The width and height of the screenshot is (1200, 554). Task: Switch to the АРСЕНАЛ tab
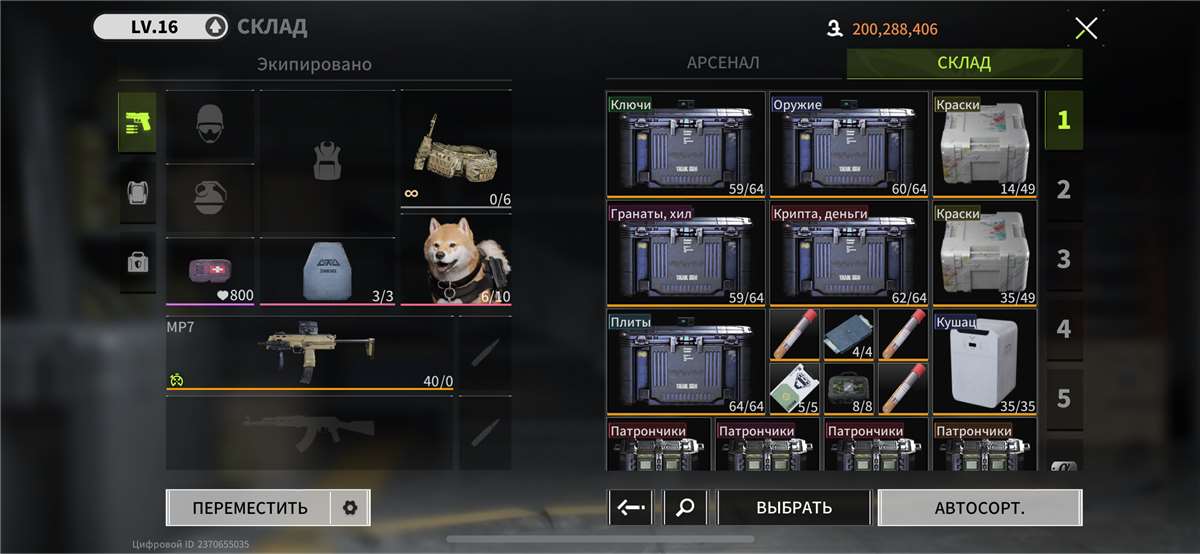click(723, 63)
